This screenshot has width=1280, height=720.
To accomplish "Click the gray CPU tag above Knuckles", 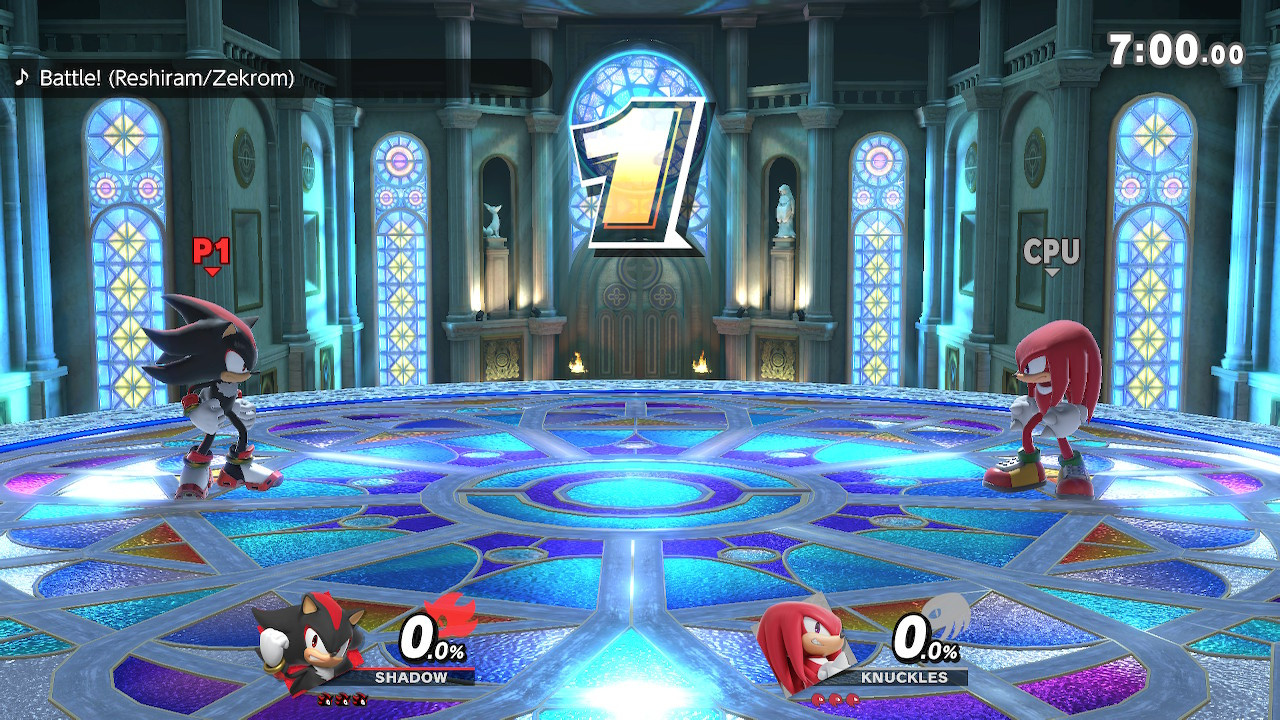I will [1053, 252].
